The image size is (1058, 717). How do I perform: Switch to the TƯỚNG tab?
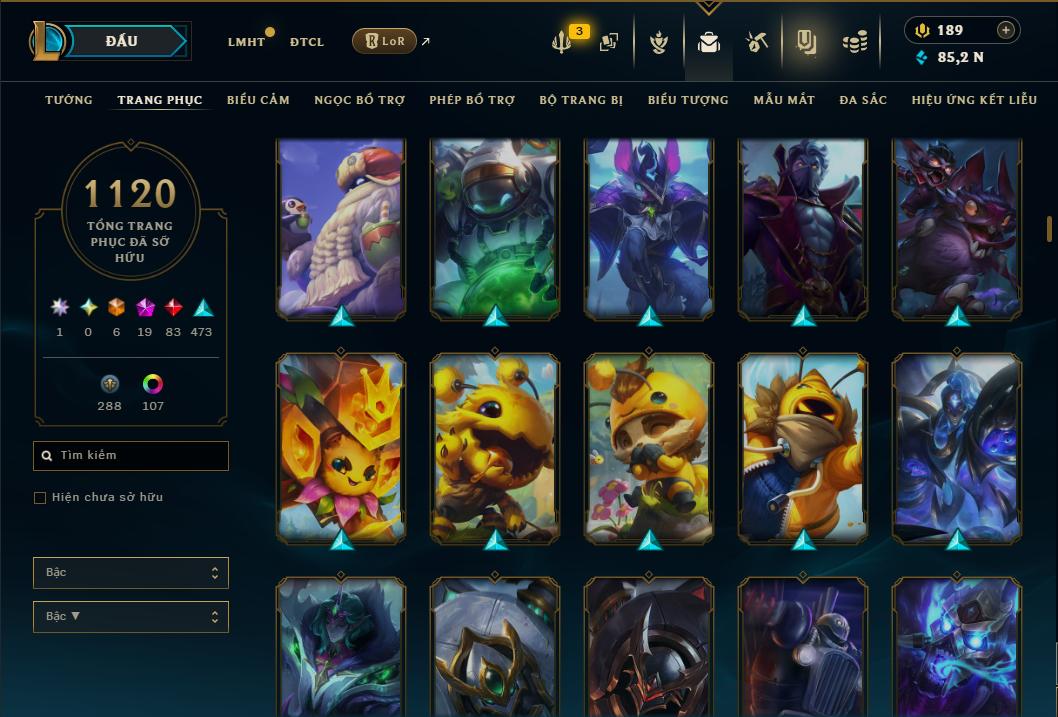(x=69, y=100)
